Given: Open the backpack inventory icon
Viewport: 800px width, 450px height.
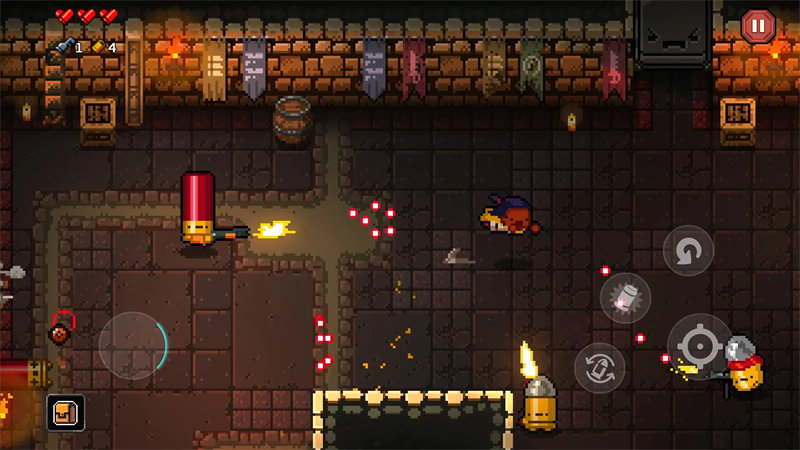Looking at the screenshot, I should coord(65,412).
